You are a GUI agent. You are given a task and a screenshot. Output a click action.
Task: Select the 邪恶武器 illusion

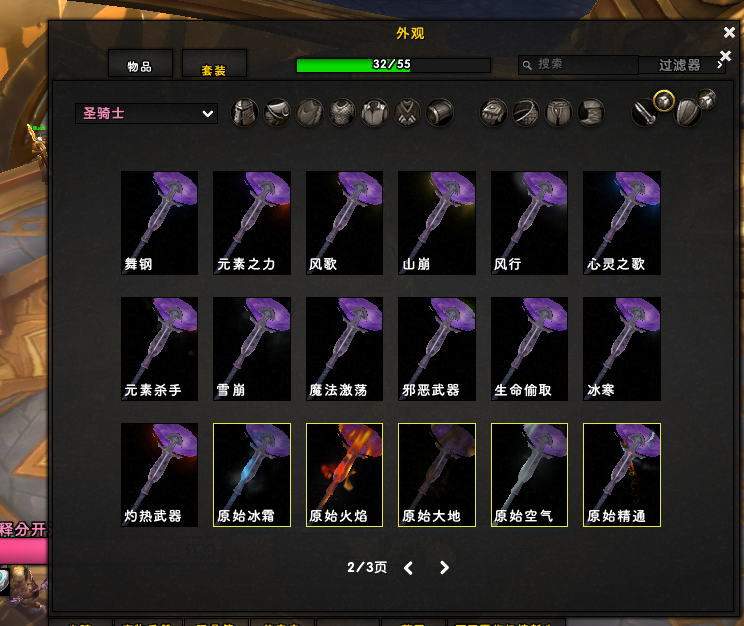437,349
